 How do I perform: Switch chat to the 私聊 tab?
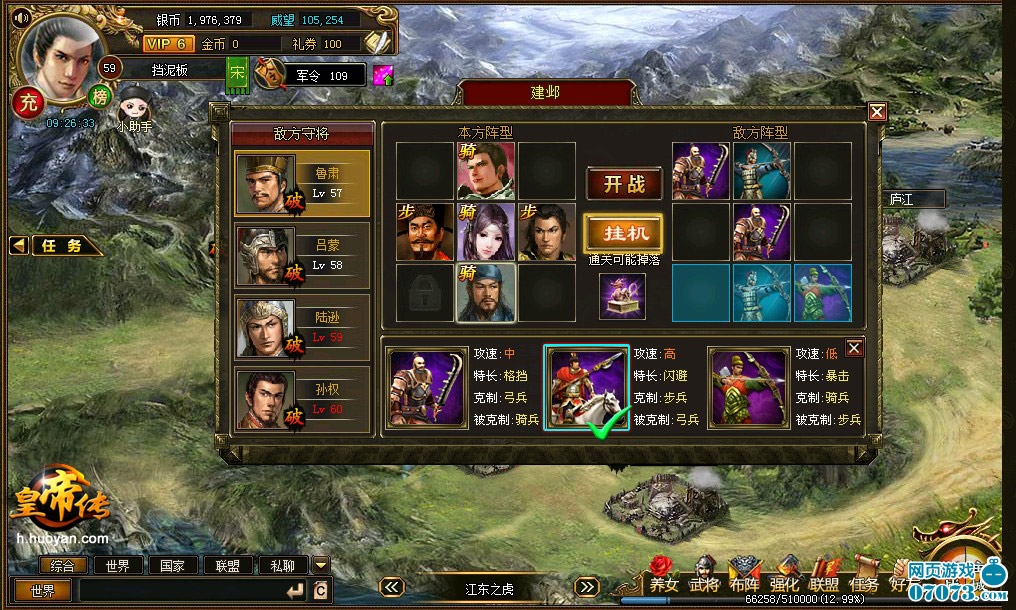282,565
